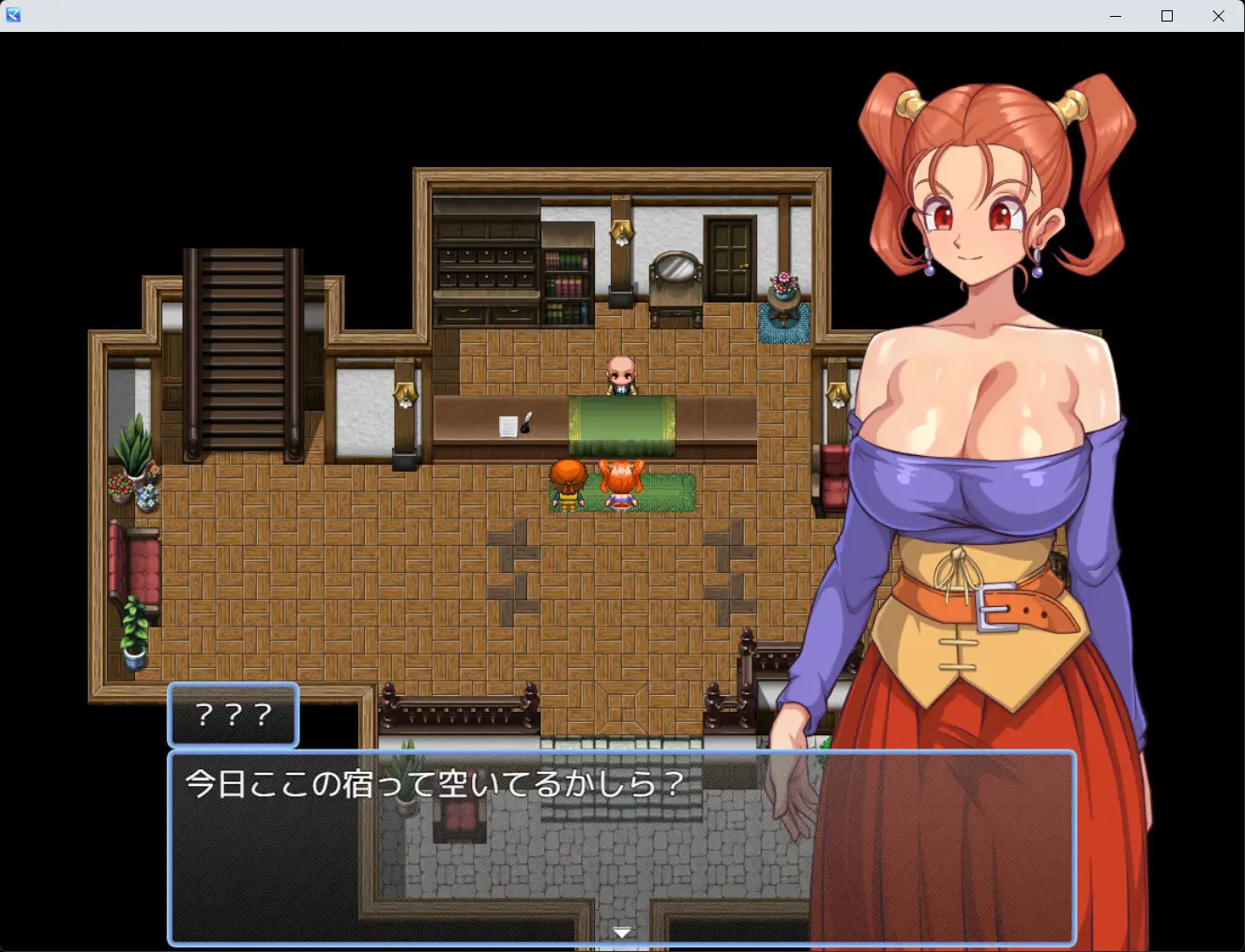Click the RPG Maker icon in the title bar
The width and height of the screenshot is (1245, 952).
(13, 14)
